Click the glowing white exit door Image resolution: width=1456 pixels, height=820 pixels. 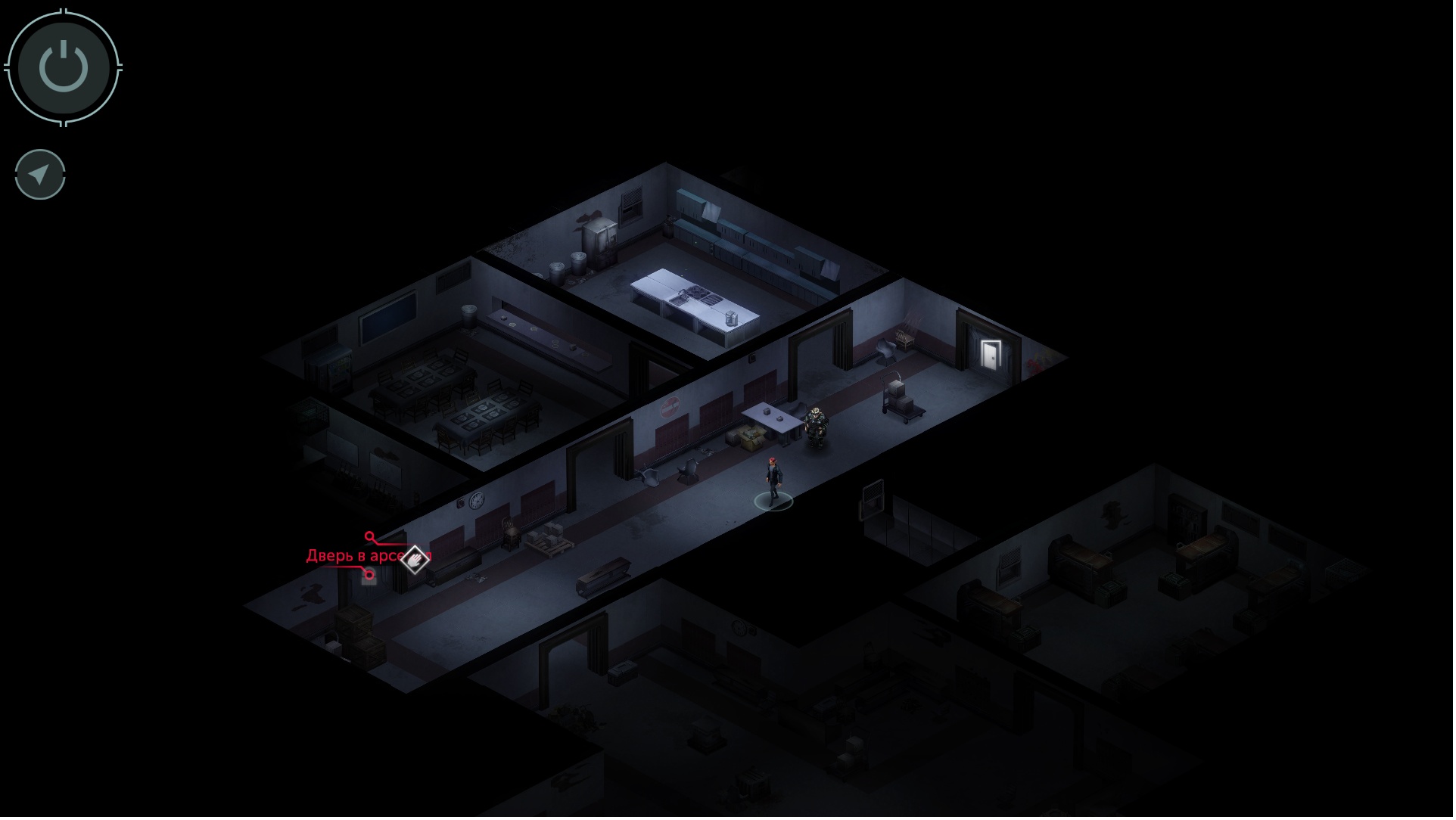991,354
